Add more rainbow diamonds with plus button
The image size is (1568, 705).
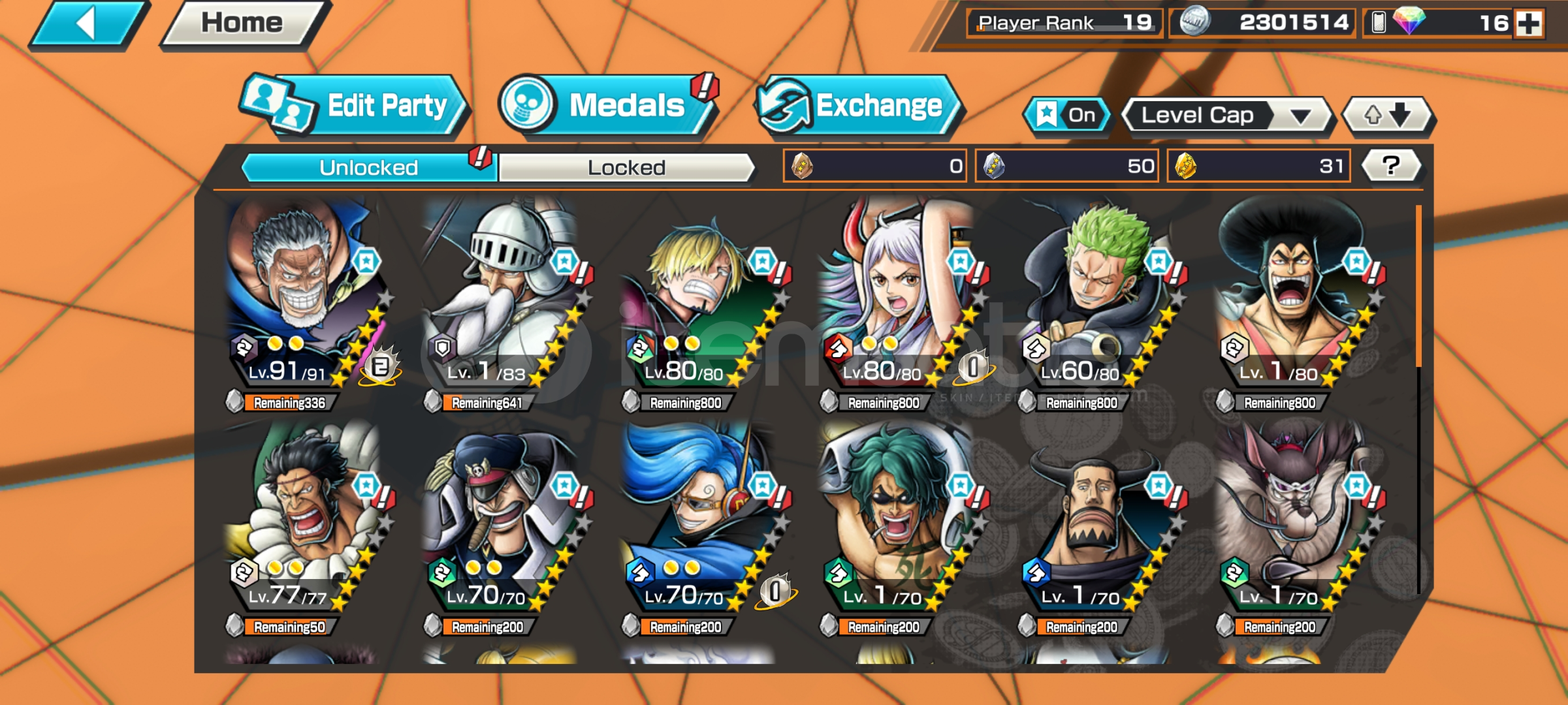(1528, 23)
